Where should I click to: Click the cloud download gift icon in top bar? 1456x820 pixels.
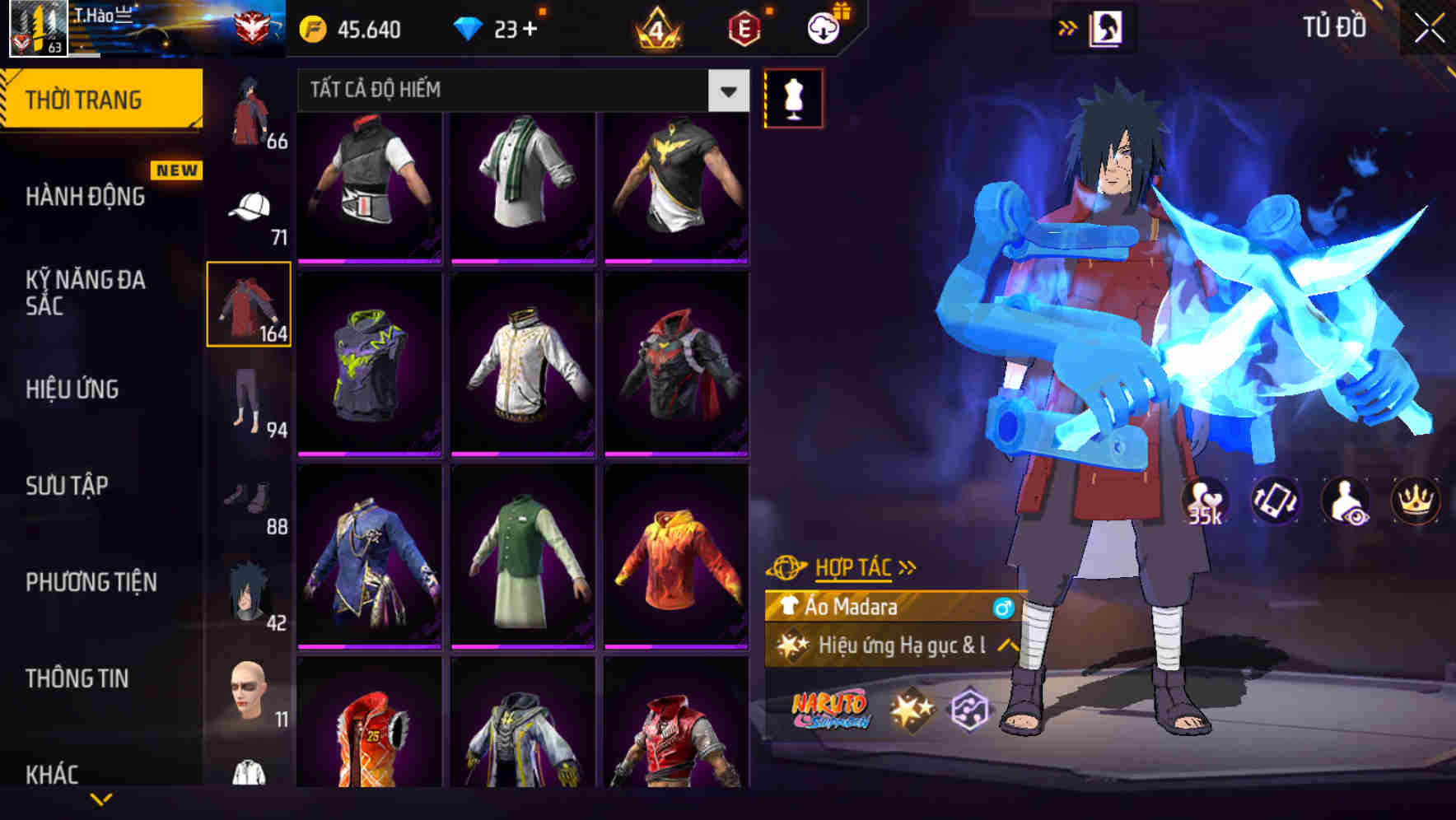click(x=823, y=28)
